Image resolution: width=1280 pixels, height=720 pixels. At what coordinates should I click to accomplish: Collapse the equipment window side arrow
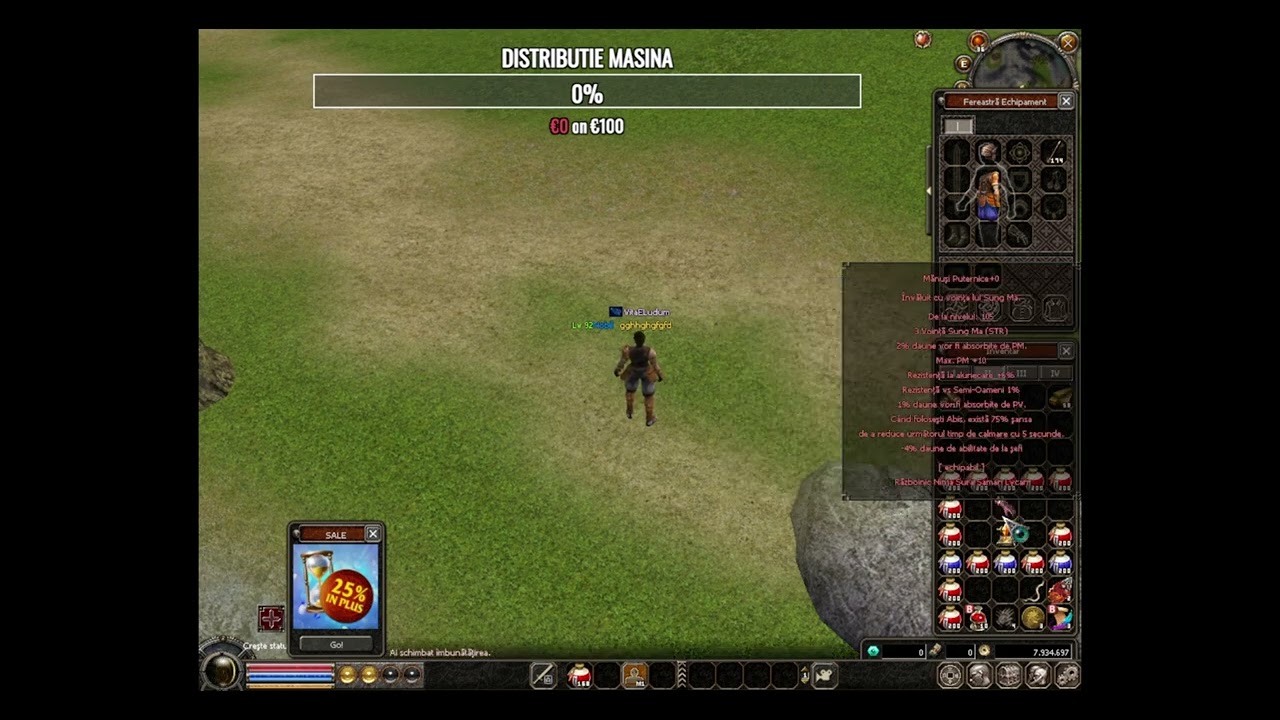[929, 190]
